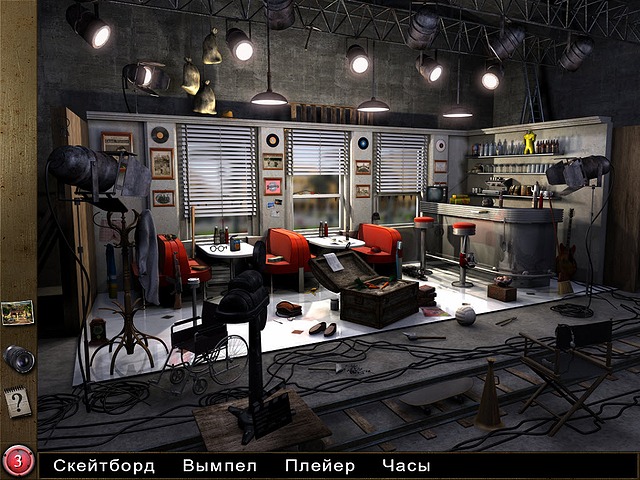Viewport: 640px width, 480px height.
Task: Open the question mark hint notepad
Action: (x=17, y=403)
